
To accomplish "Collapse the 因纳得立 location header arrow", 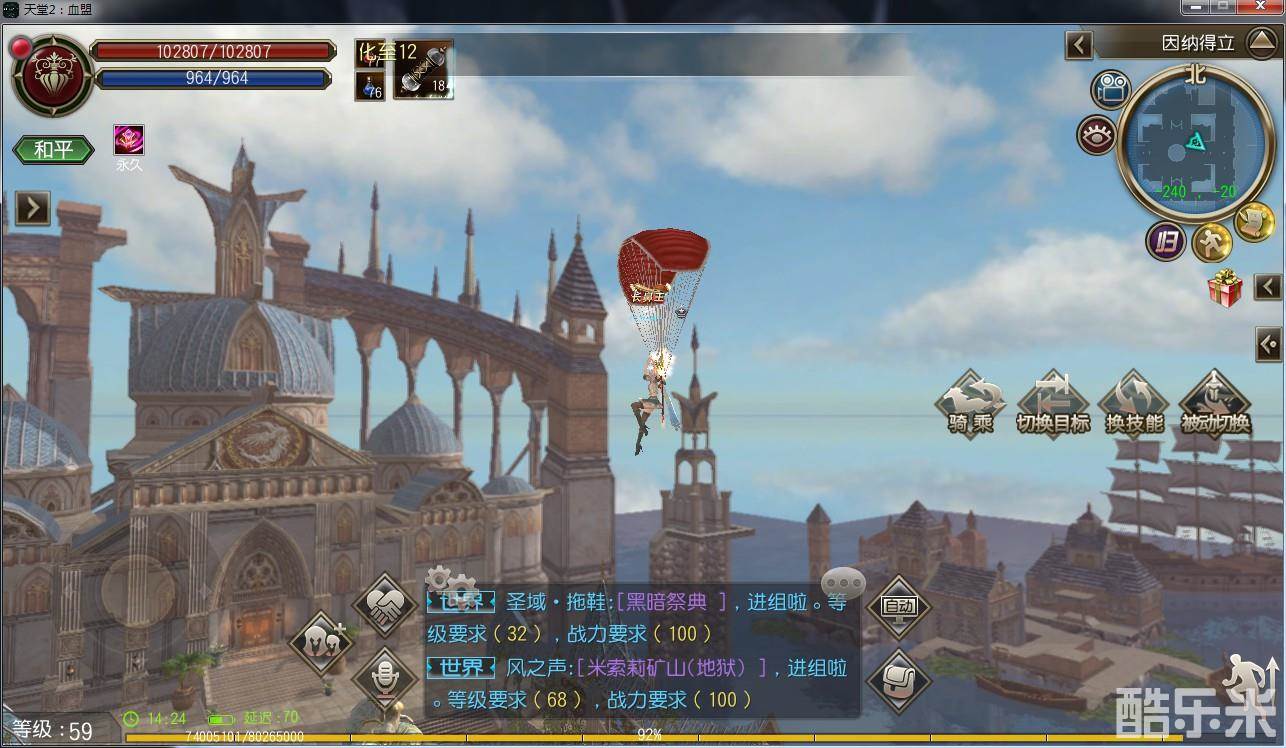I will (x=1078, y=44).
